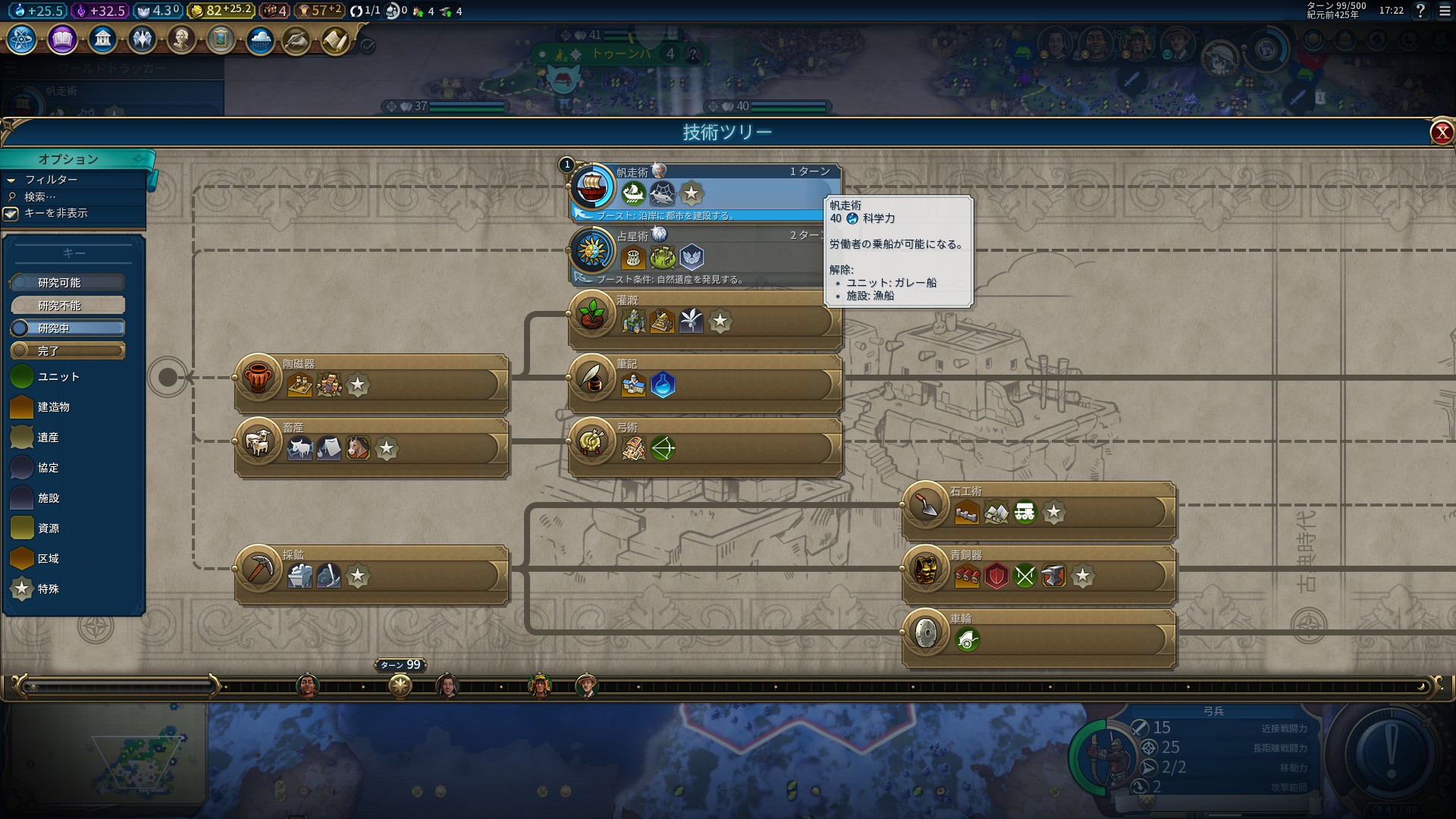The height and width of the screenshot is (819, 1456).
Task: Choose the Animal Husbandry (畜産) technology
Action: click(259, 441)
